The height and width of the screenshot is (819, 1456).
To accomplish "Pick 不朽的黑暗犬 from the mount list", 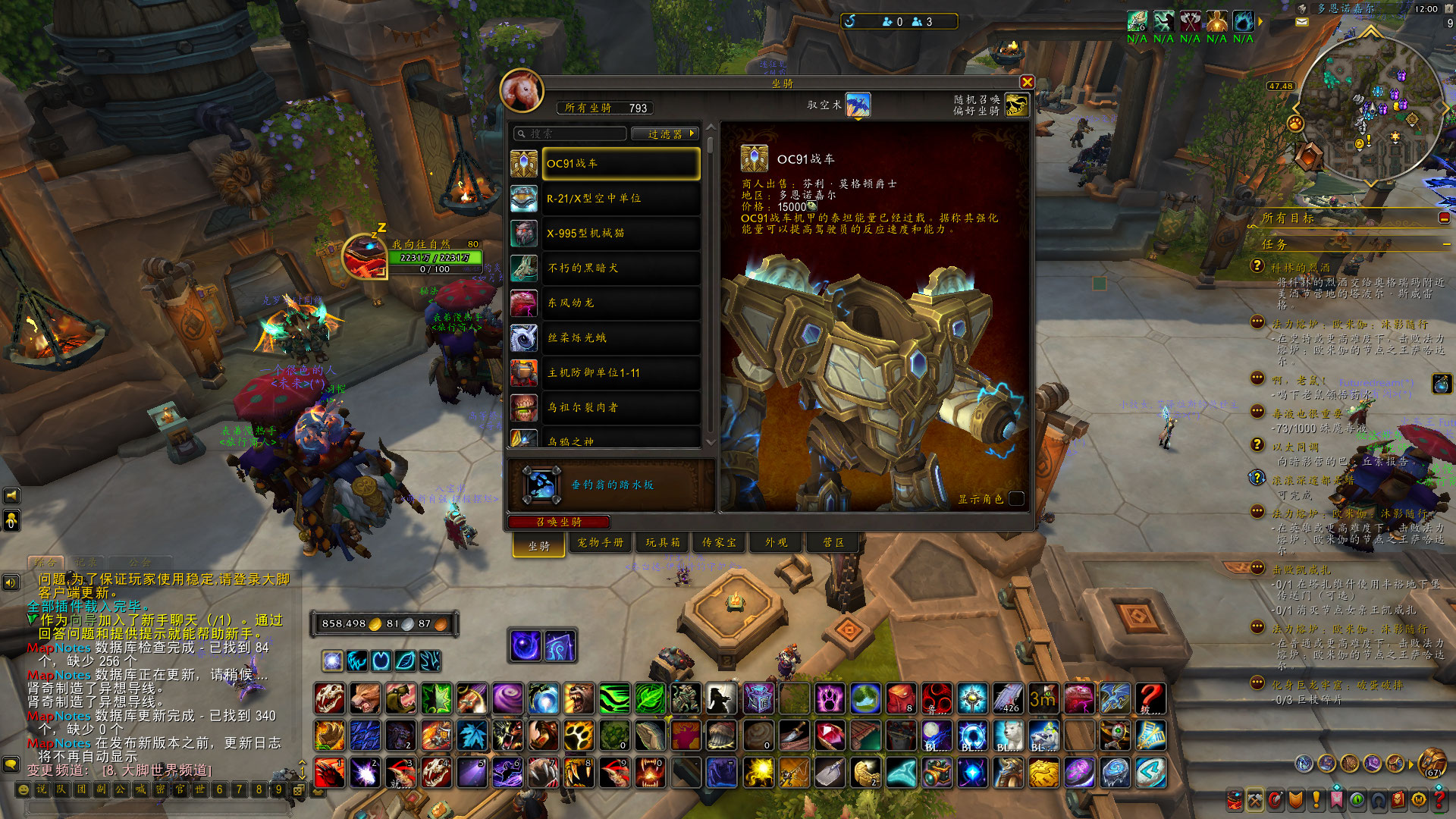I will [620, 268].
